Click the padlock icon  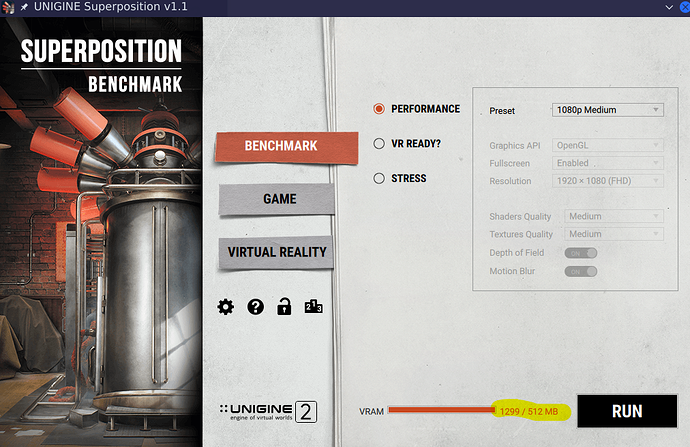pyautogui.click(x=284, y=307)
